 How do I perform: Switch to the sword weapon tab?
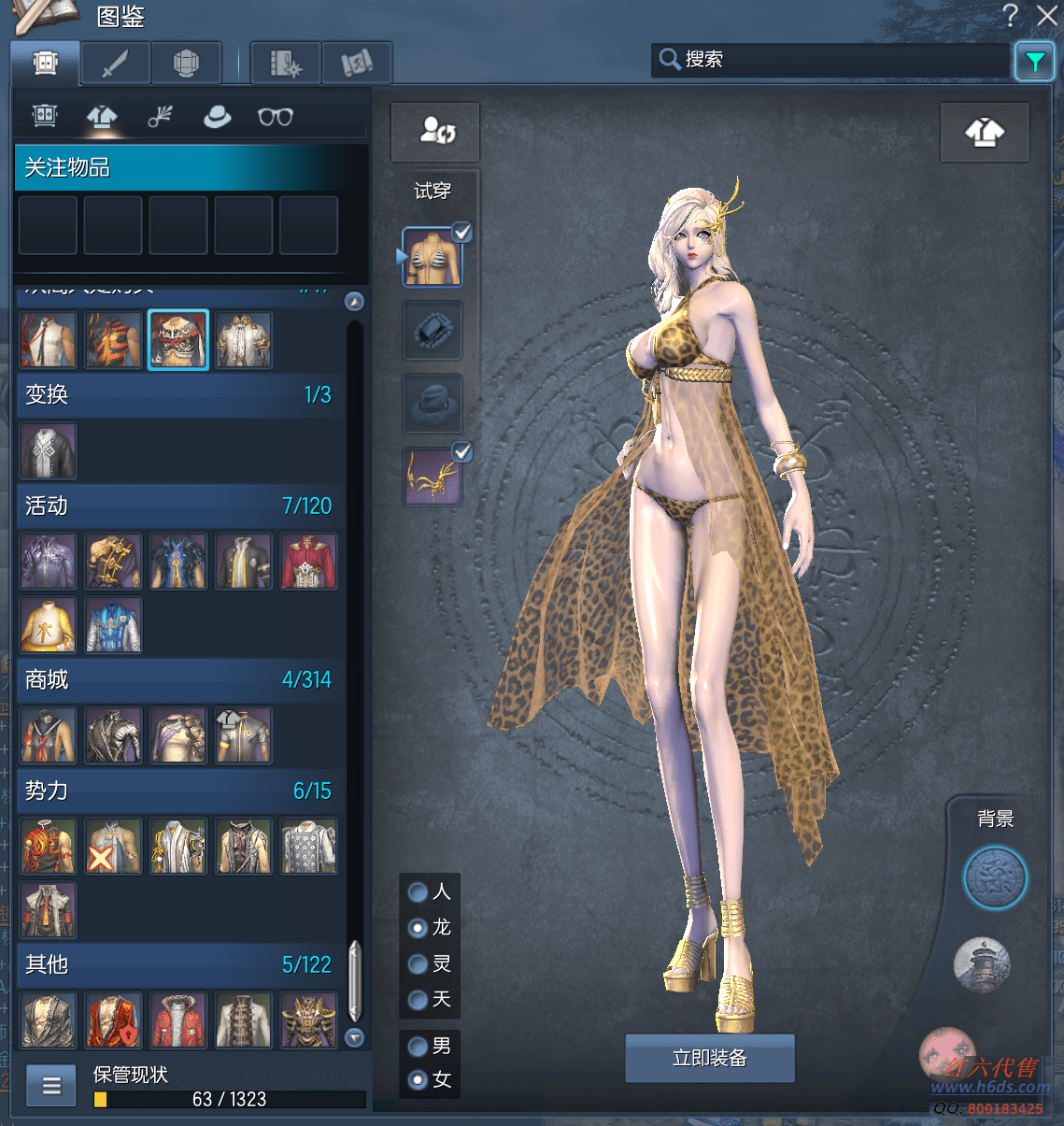(116, 64)
